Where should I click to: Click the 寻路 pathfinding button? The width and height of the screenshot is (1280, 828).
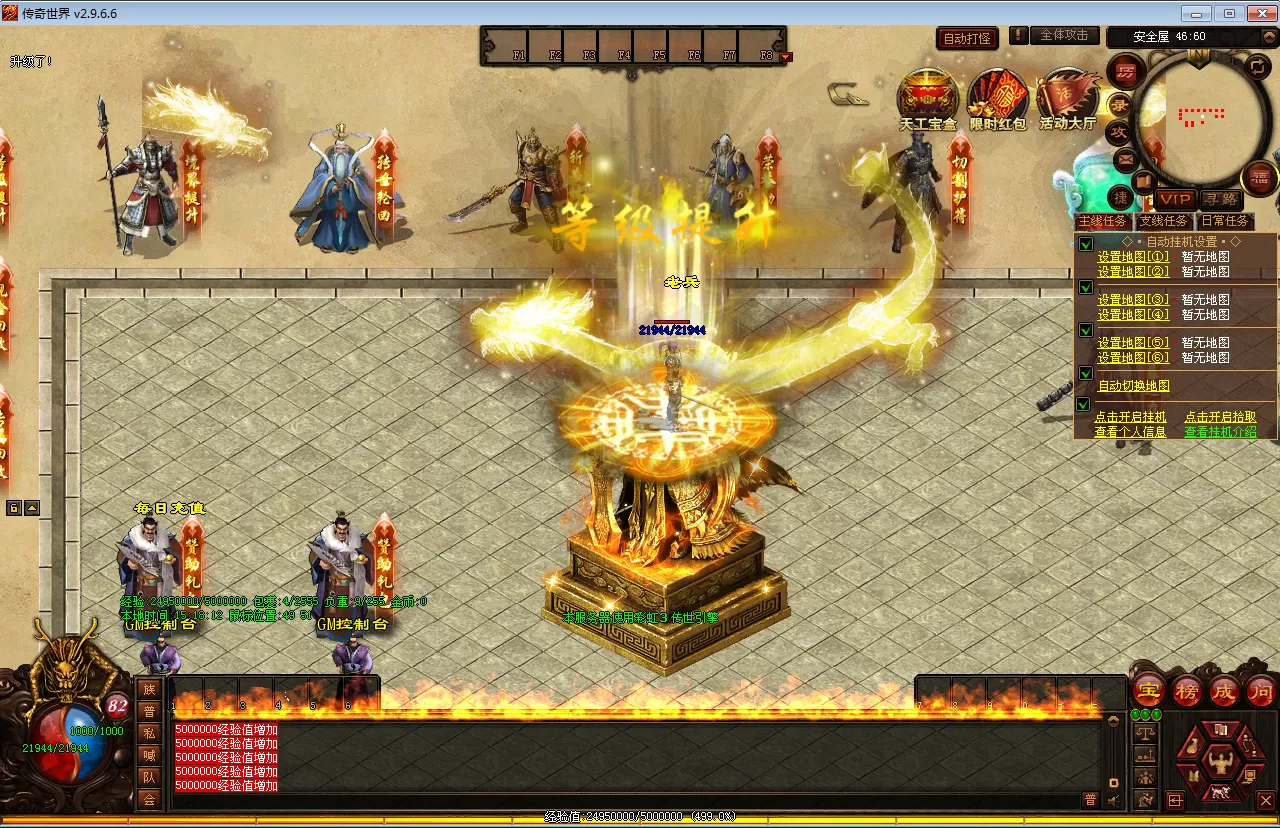(1220, 199)
